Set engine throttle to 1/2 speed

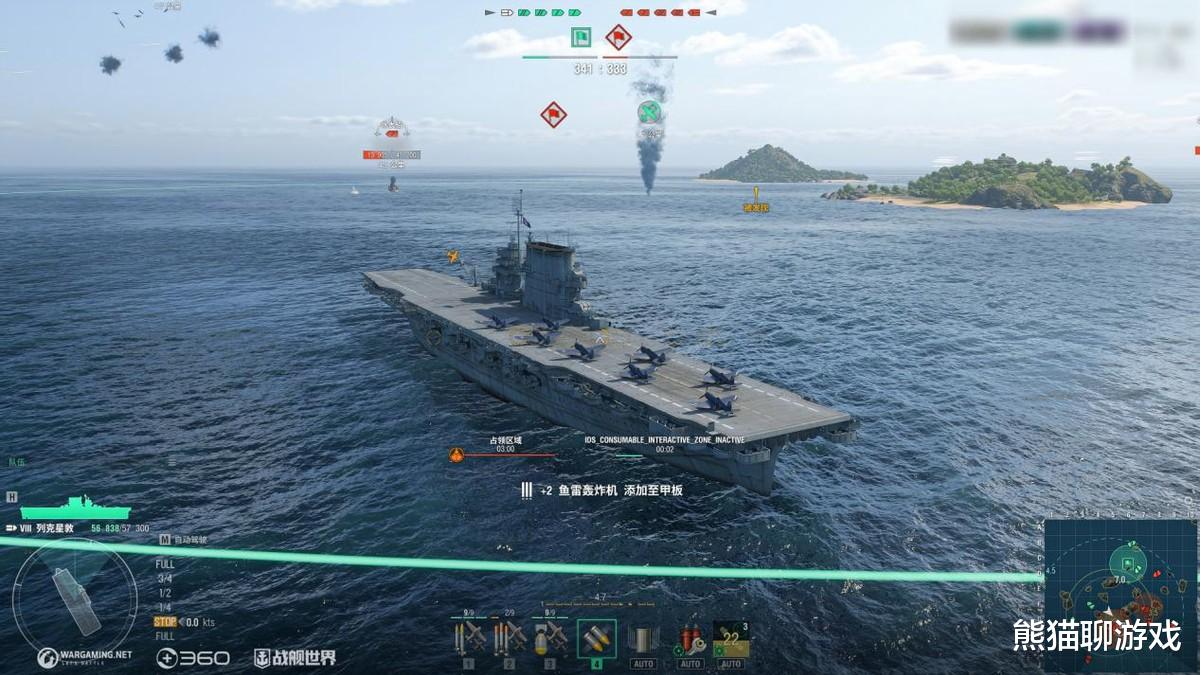164,592
